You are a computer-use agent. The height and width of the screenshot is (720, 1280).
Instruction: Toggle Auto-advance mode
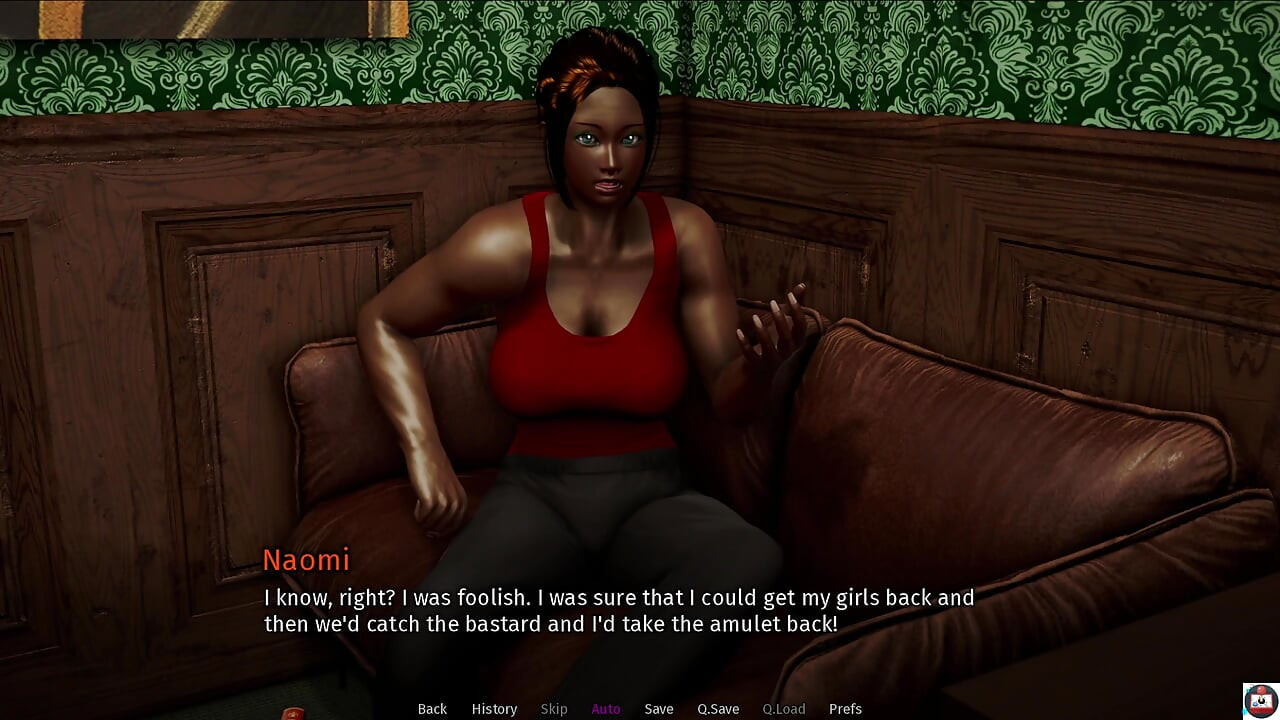[606, 709]
